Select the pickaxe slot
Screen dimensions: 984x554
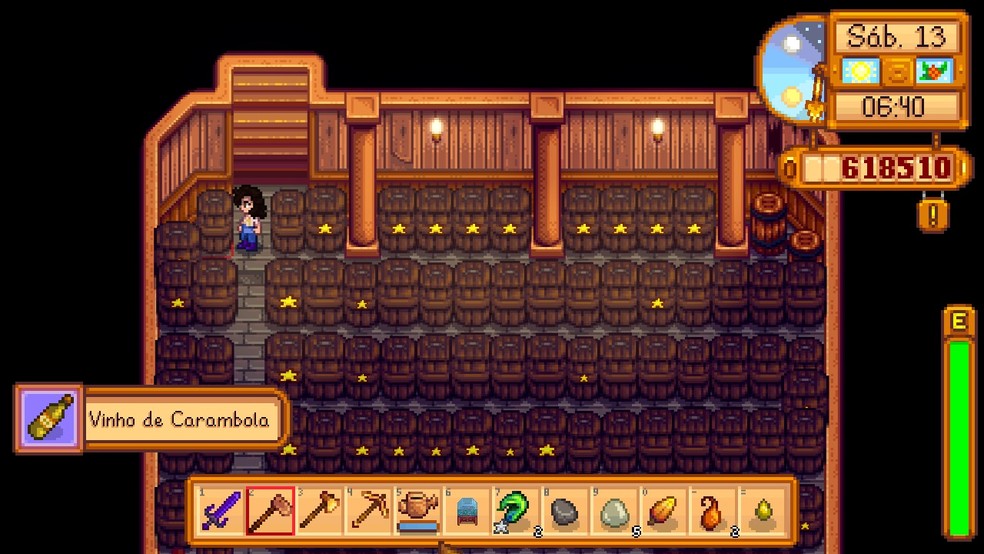pyautogui.click(x=368, y=512)
